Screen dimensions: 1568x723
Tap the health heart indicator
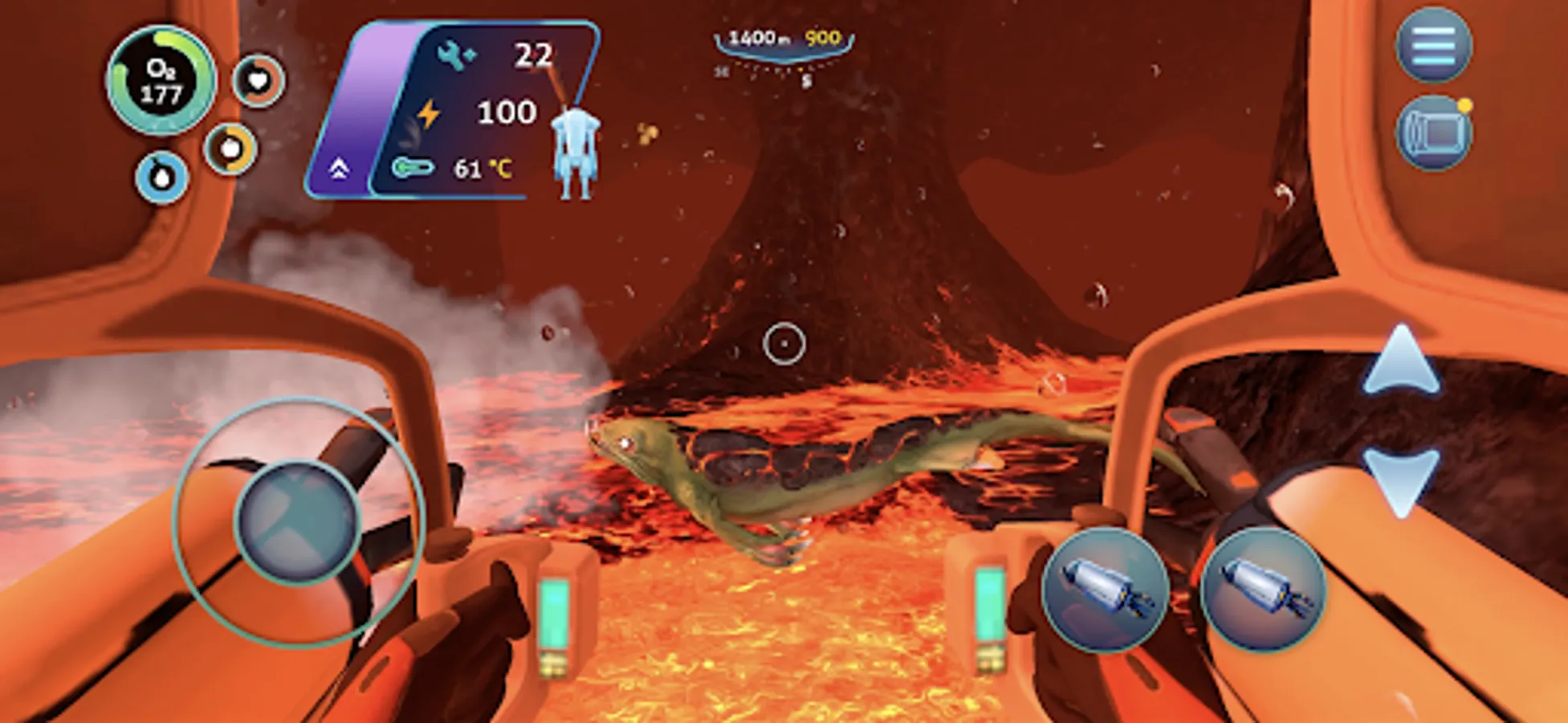(259, 80)
